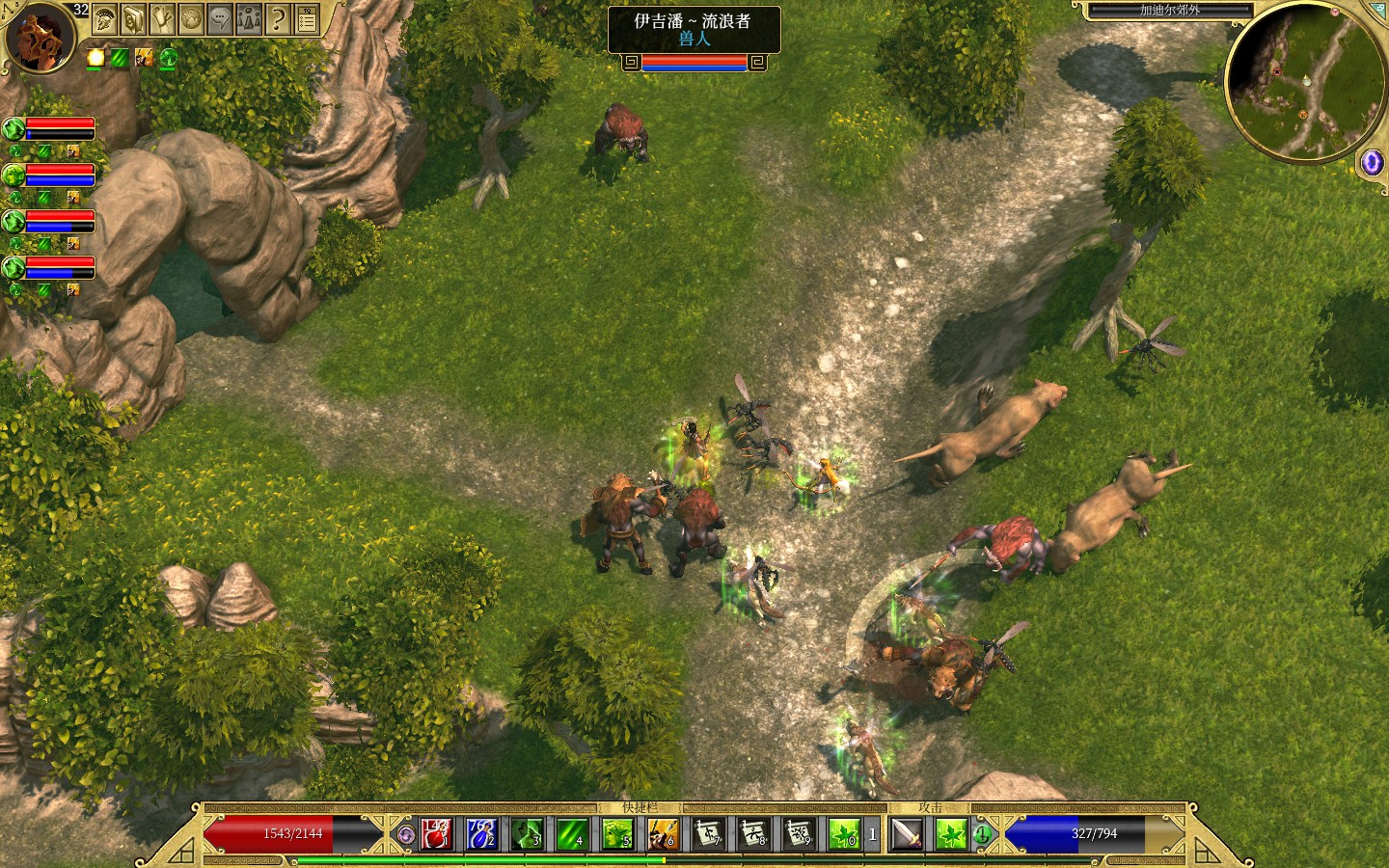Use the blue energy potion slot
This screenshot has width=1389, height=868.
[481, 833]
